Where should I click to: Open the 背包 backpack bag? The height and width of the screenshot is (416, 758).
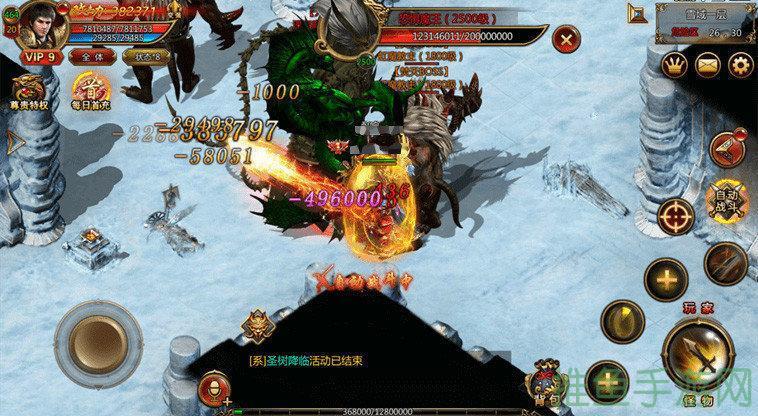tap(545, 385)
